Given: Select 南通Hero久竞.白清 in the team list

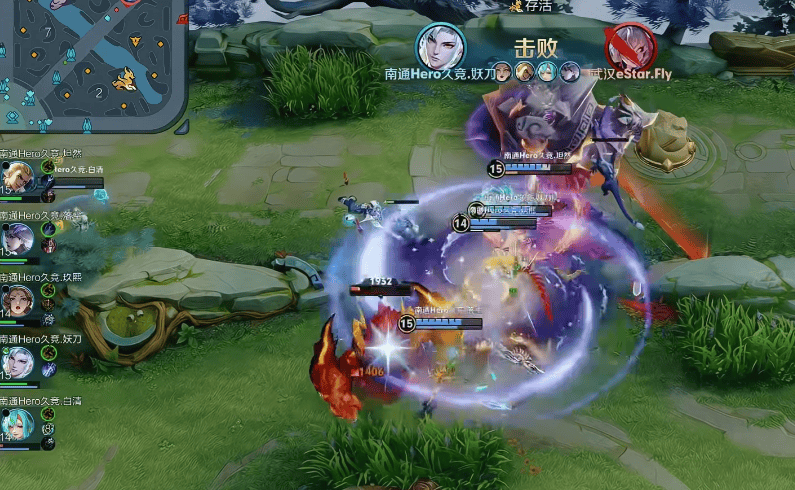Looking at the screenshot, I should click(x=18, y=422).
